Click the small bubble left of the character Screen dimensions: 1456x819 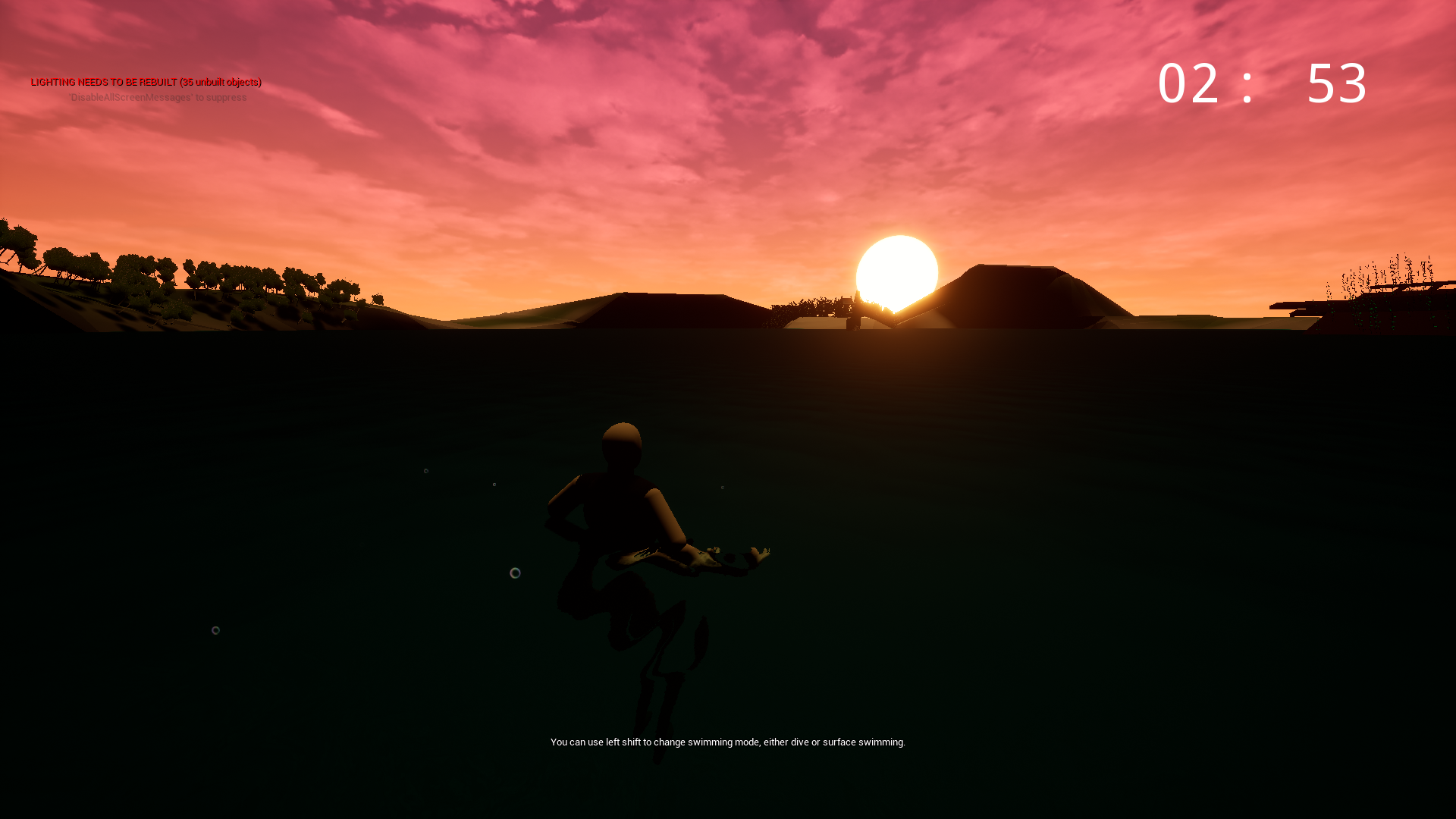[x=216, y=629]
